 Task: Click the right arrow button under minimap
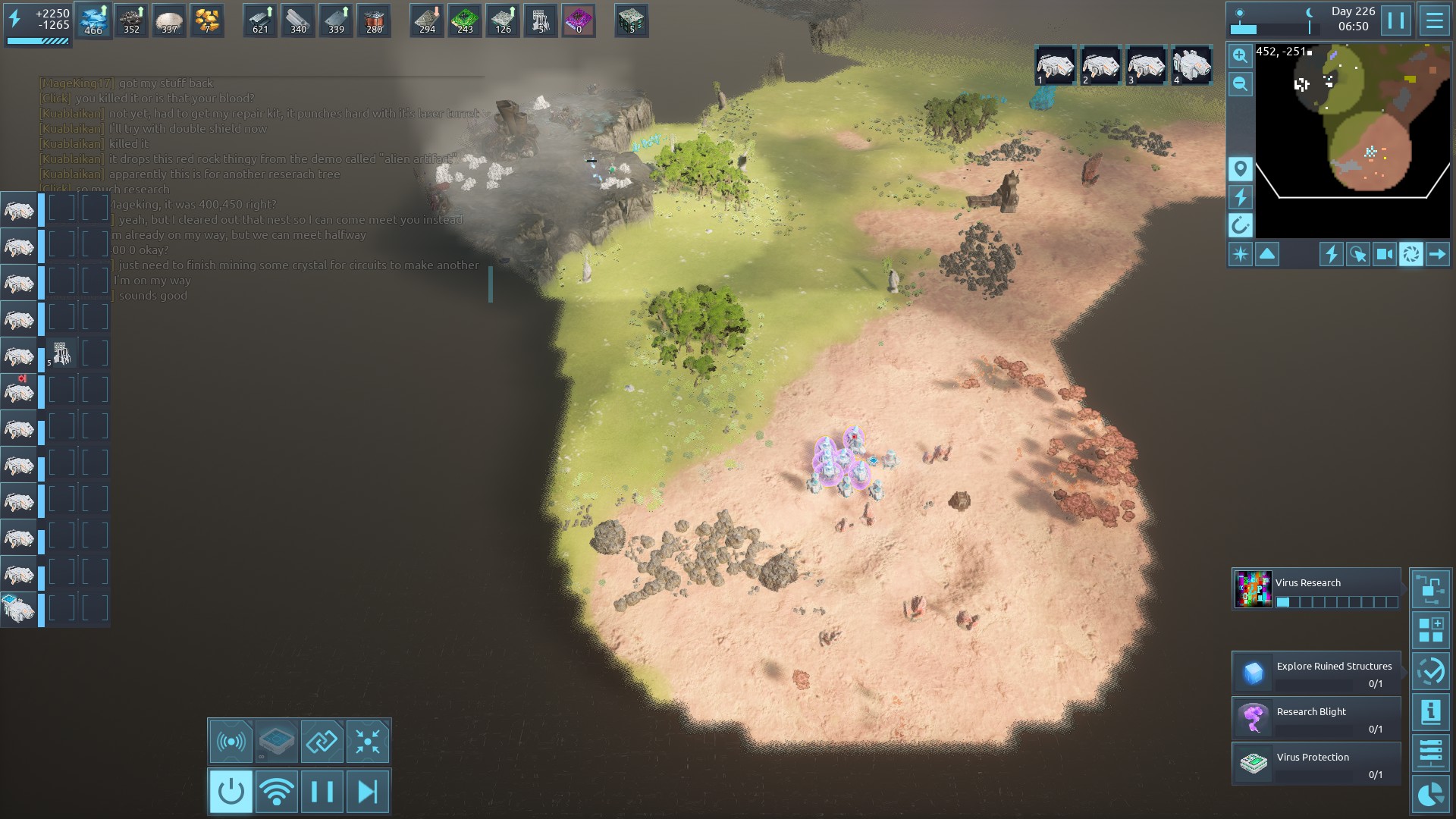tap(1437, 254)
